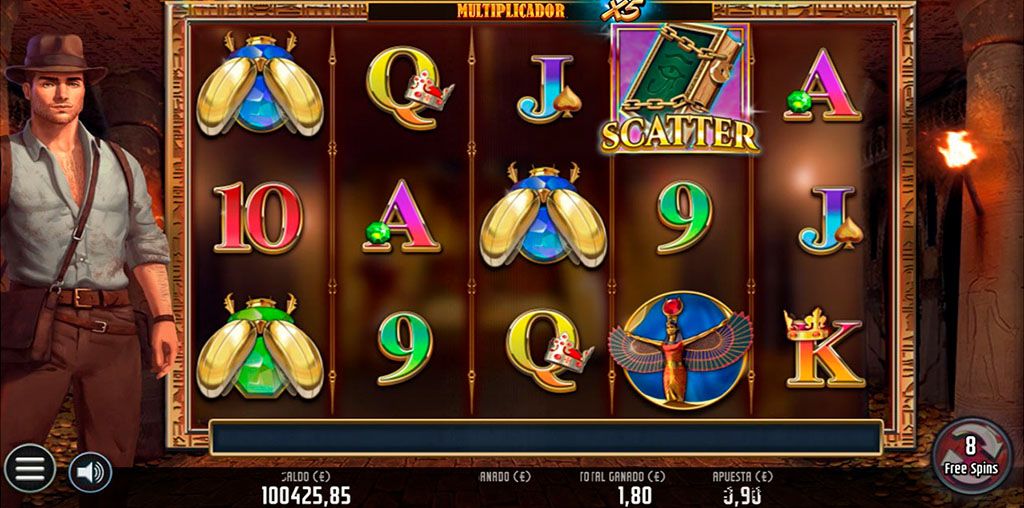Toggle the sound speaker button
Screen dimensions: 1024x508
pyautogui.click(x=90, y=471)
